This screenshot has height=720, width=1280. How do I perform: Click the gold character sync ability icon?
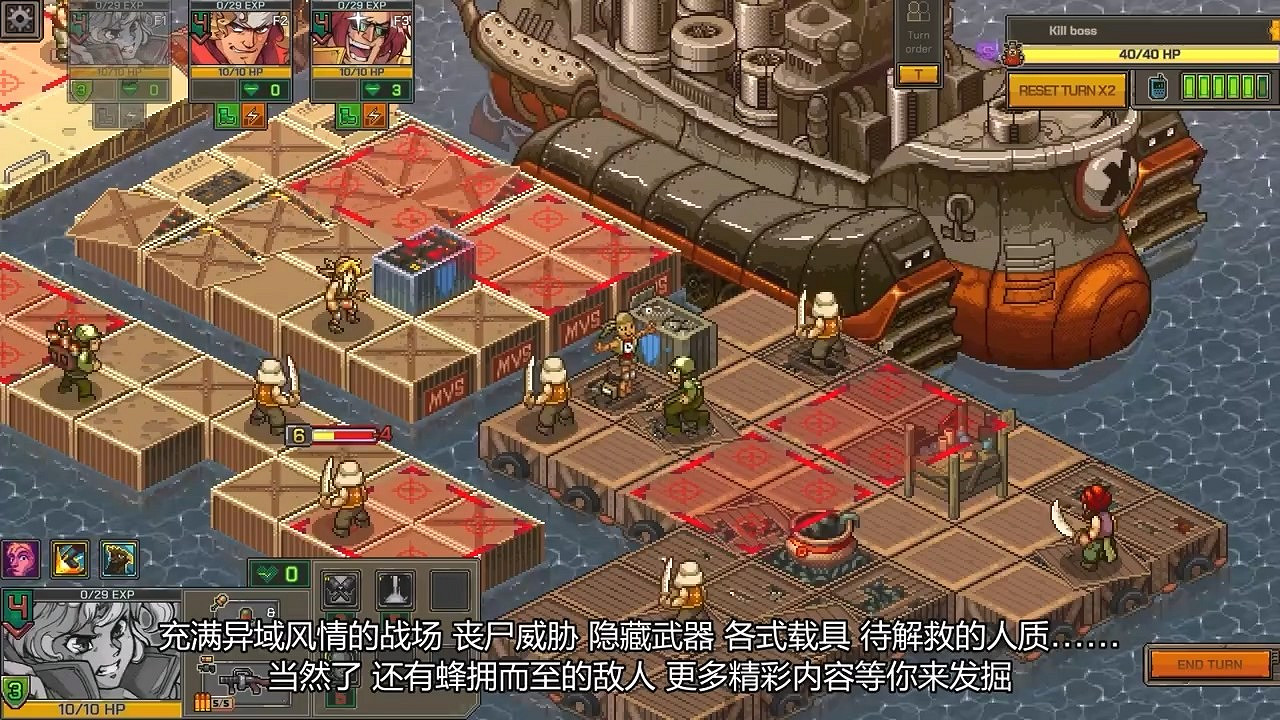pyautogui.click(x=118, y=561)
